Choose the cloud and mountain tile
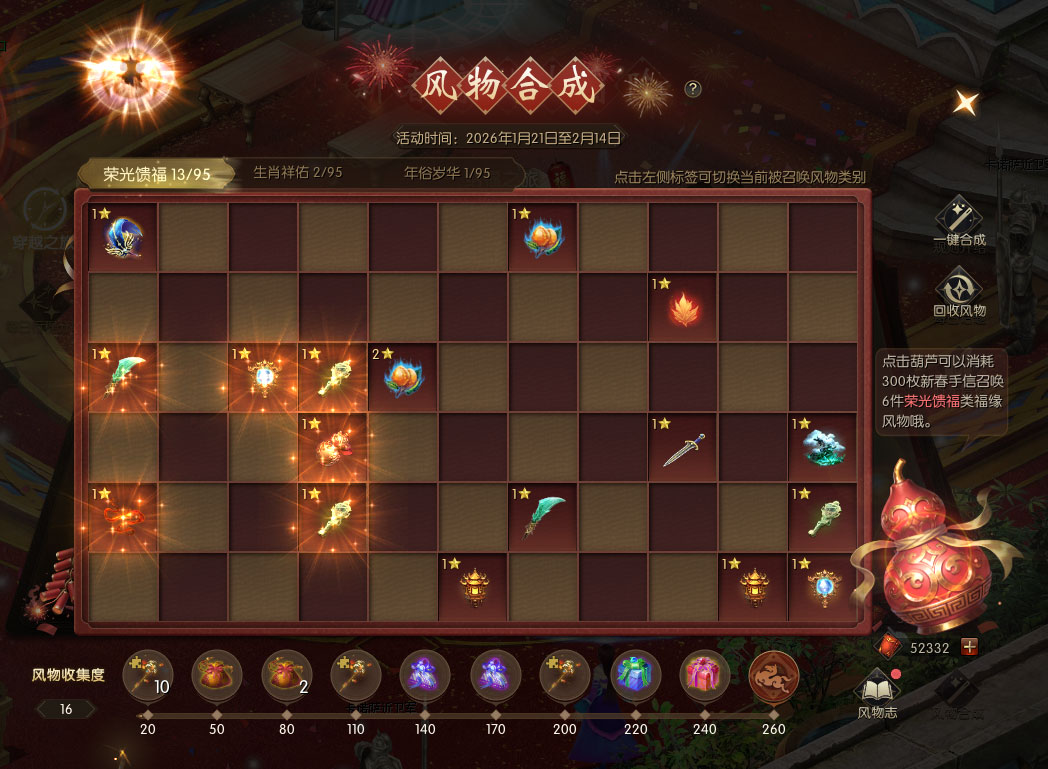 (823, 447)
